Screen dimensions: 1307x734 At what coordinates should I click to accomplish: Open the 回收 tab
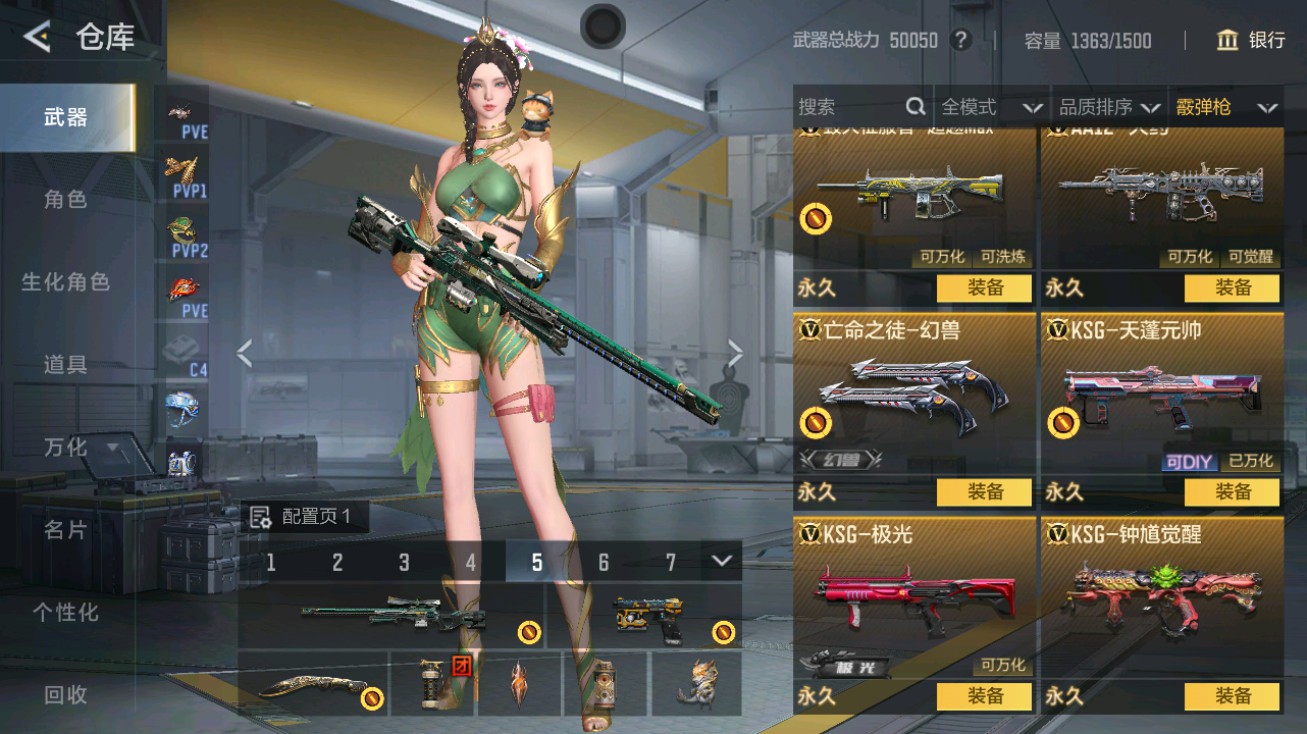pos(66,694)
